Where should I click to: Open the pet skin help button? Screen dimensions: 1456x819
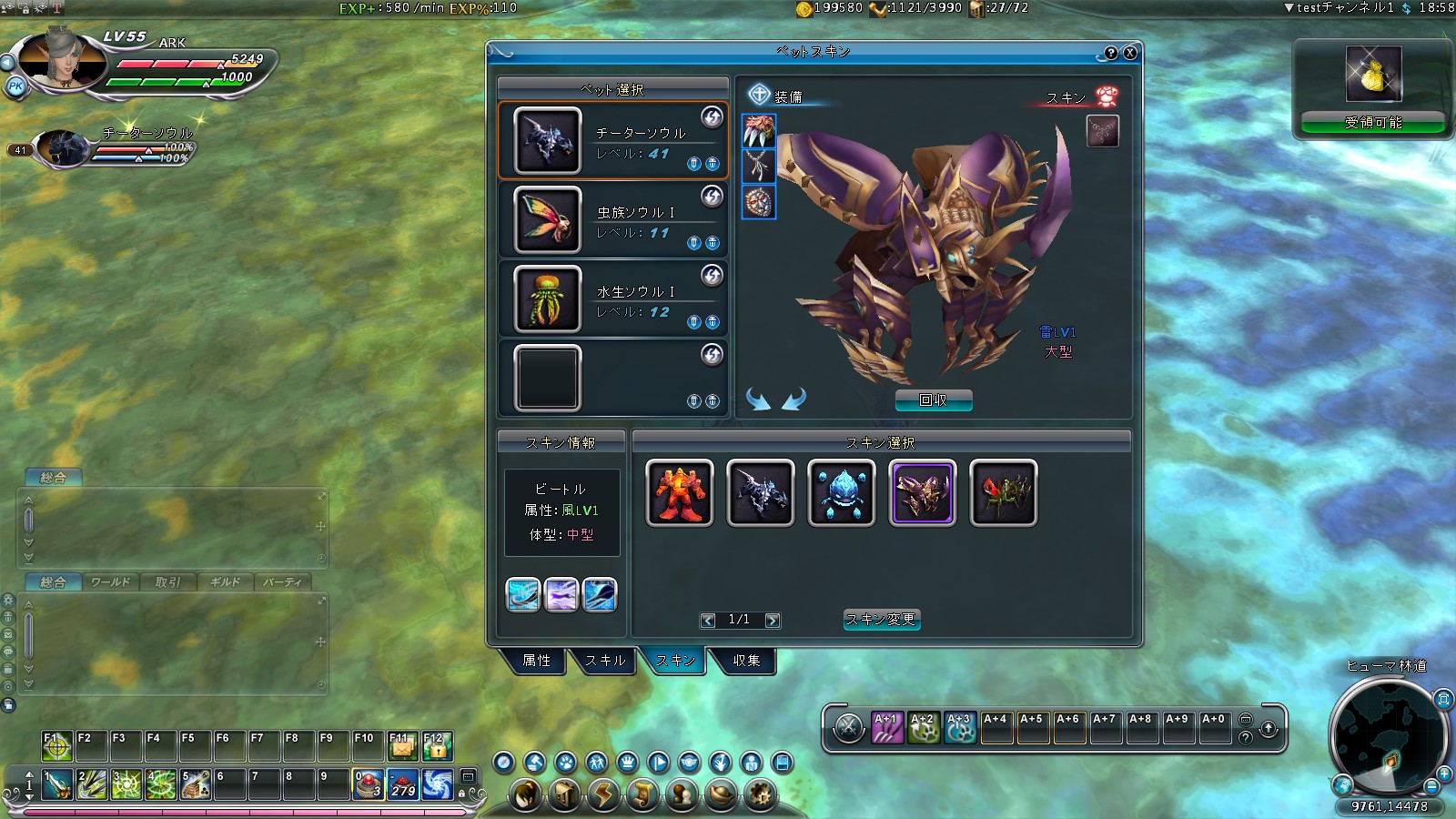[x=1111, y=53]
